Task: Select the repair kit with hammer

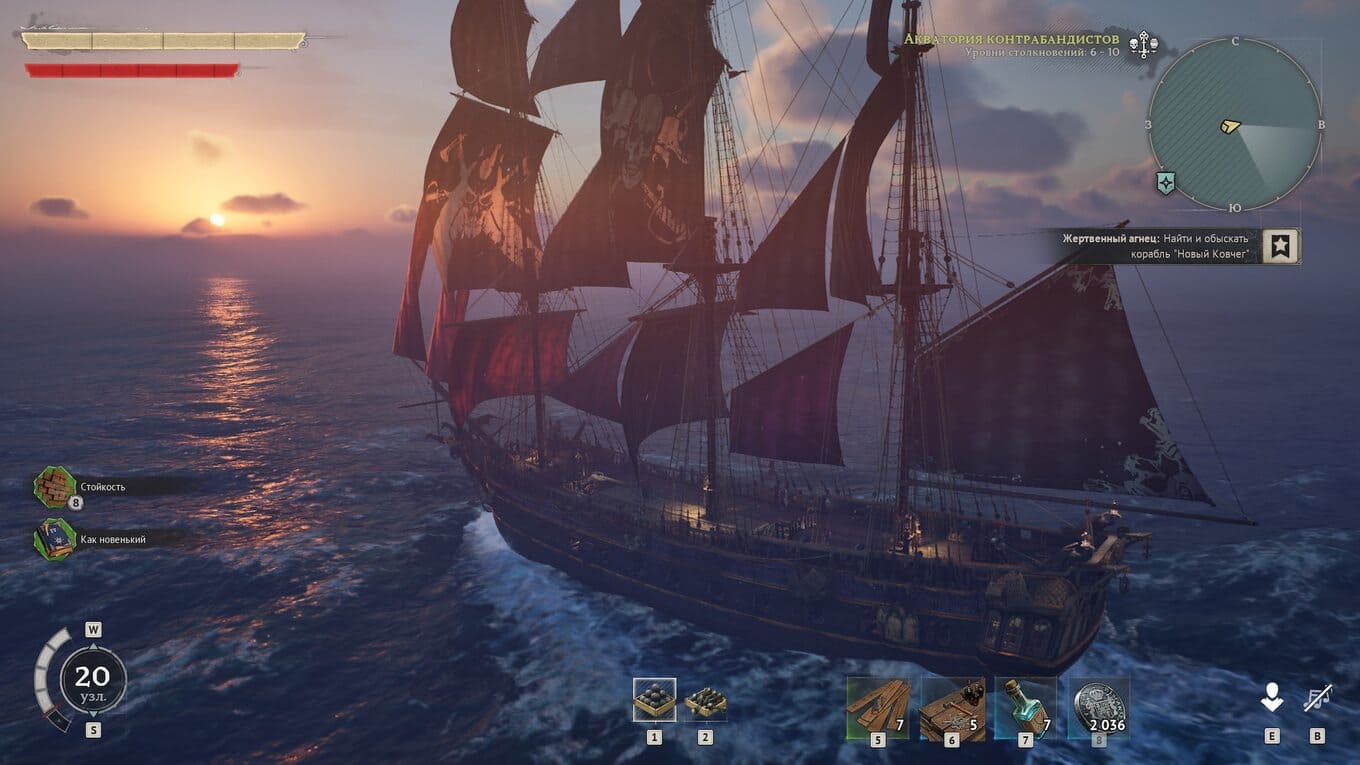Action: click(x=952, y=708)
